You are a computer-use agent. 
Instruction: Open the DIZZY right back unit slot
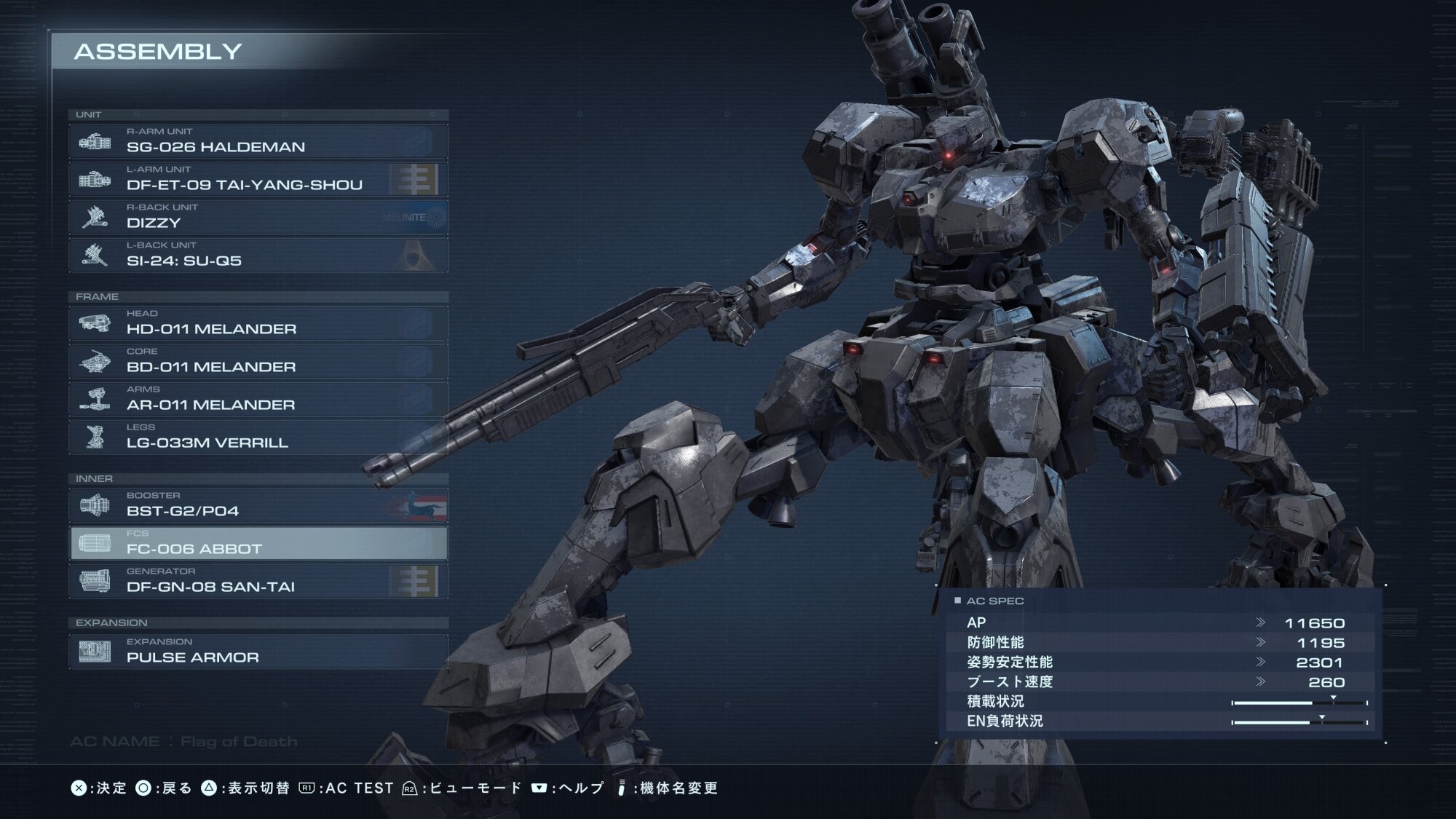coord(258,217)
